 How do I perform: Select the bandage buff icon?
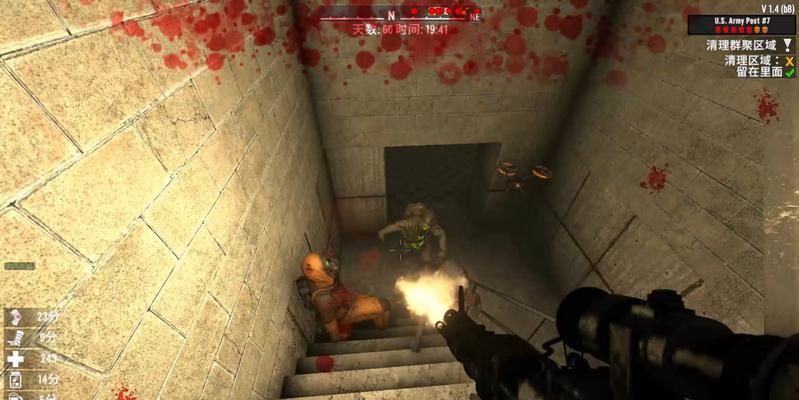15,317
